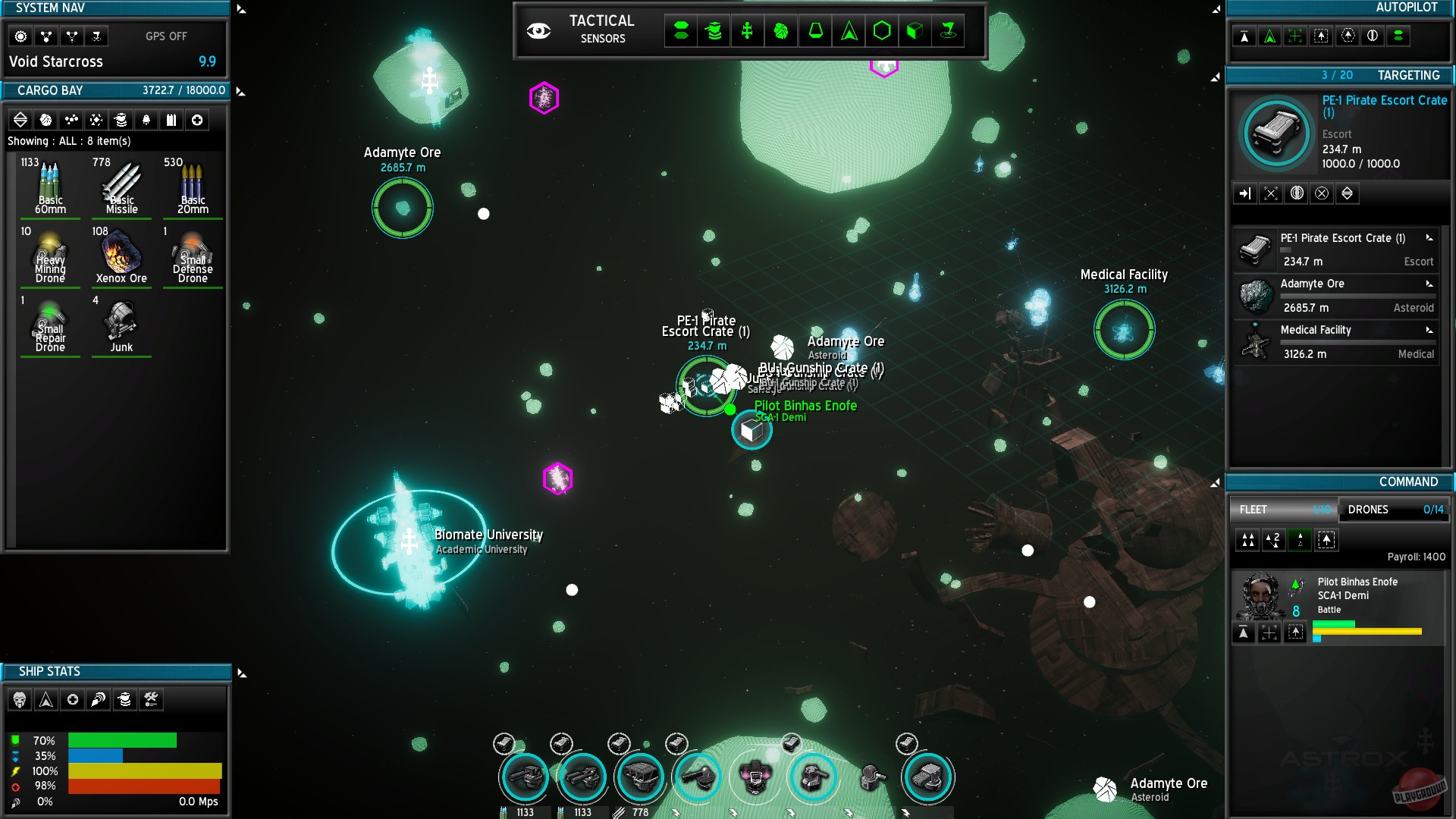The width and height of the screenshot is (1456, 819).
Task: Switch to the DRONES tab in COMMAND panel
Action: (1394, 510)
